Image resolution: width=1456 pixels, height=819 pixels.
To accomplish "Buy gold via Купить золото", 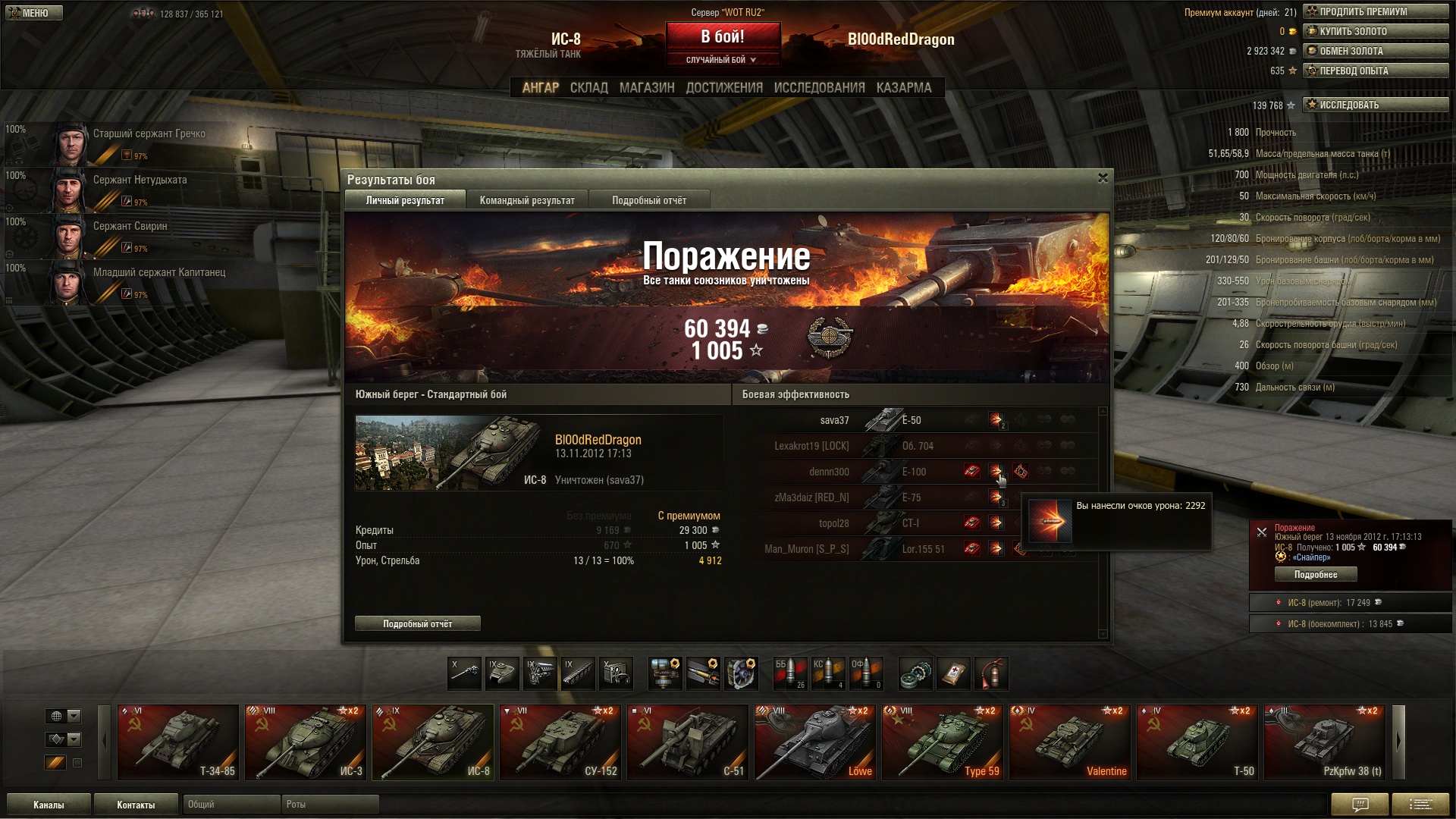I will coord(1375,31).
